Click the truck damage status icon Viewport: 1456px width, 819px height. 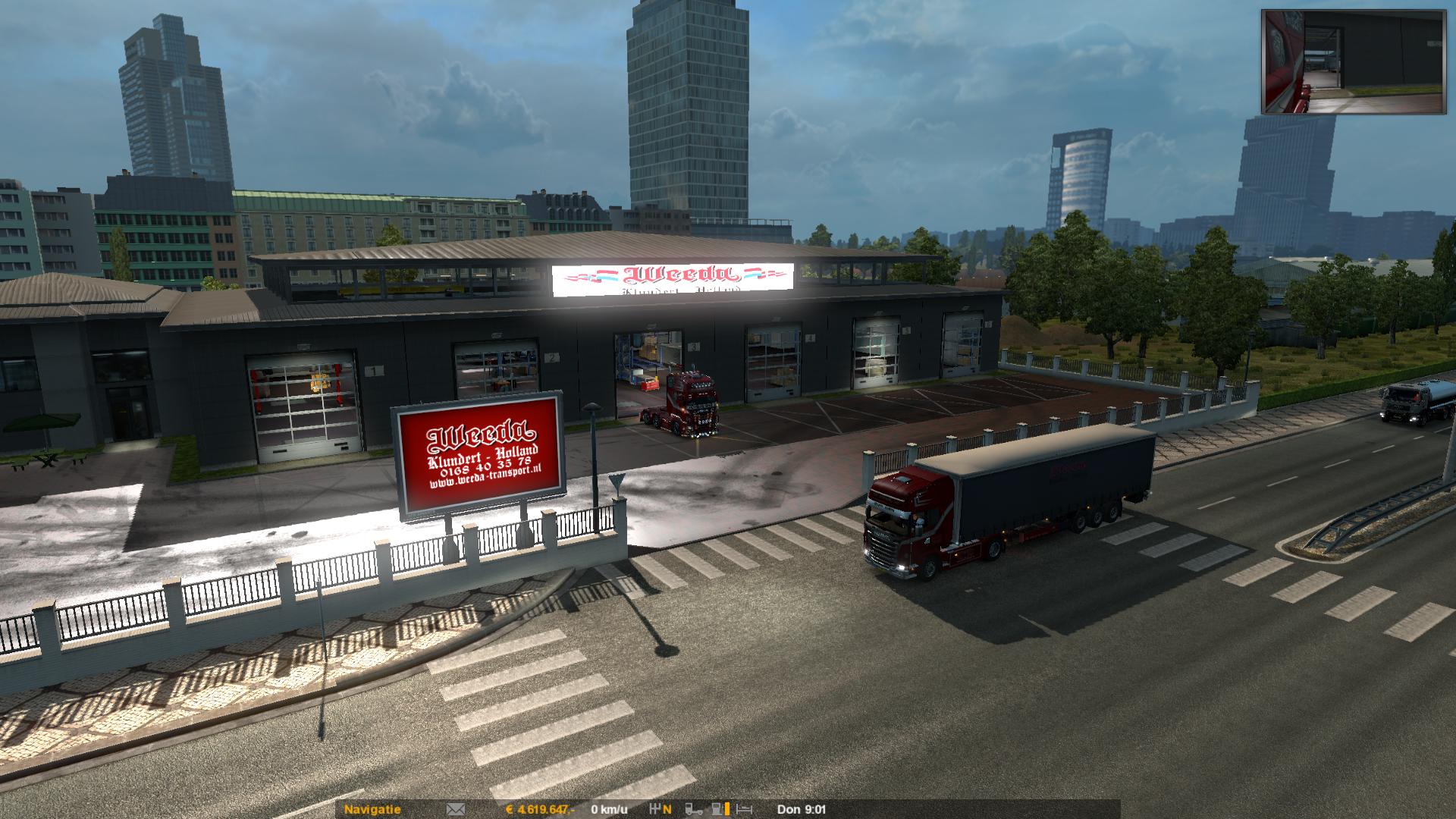pyautogui.click(x=694, y=809)
